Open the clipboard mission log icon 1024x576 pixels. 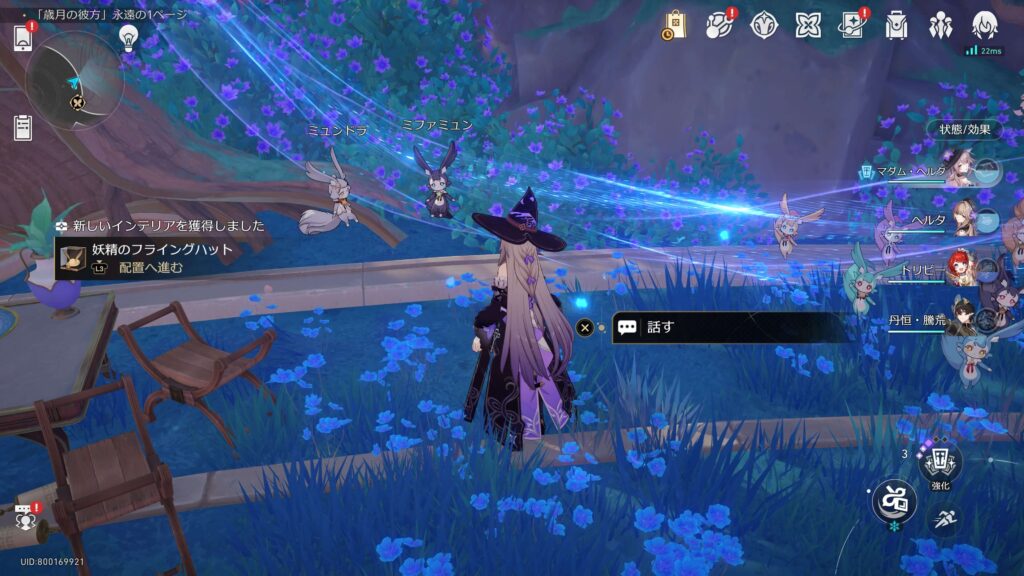point(23,127)
